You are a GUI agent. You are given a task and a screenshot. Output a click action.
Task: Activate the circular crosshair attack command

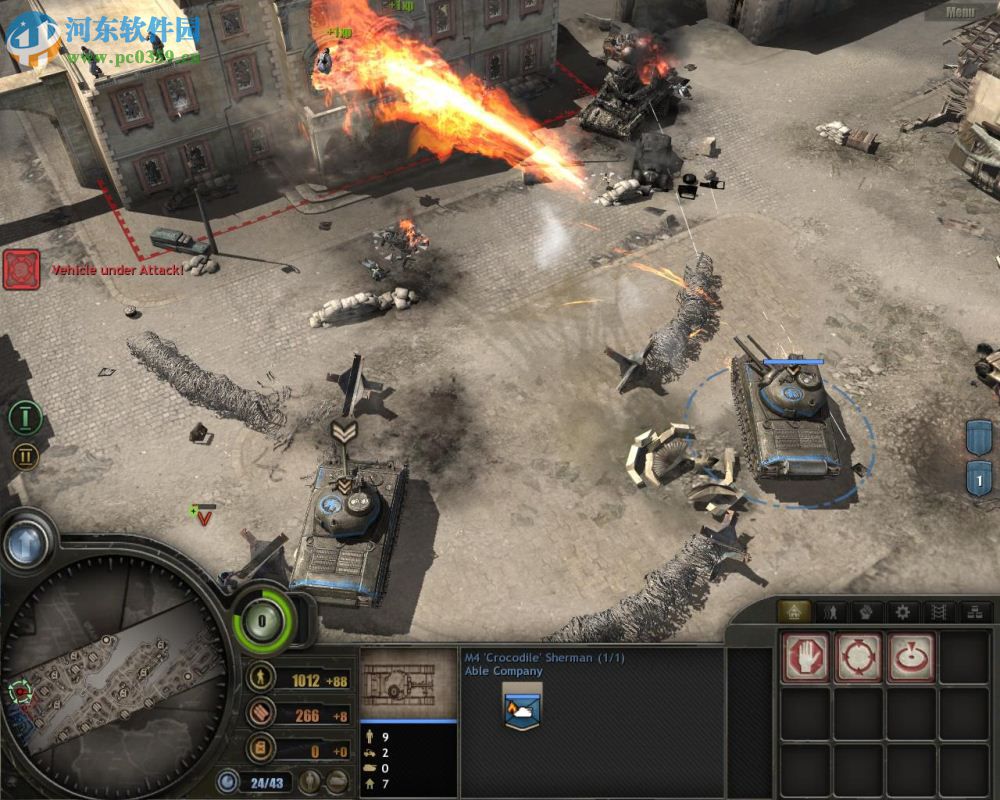(858, 658)
